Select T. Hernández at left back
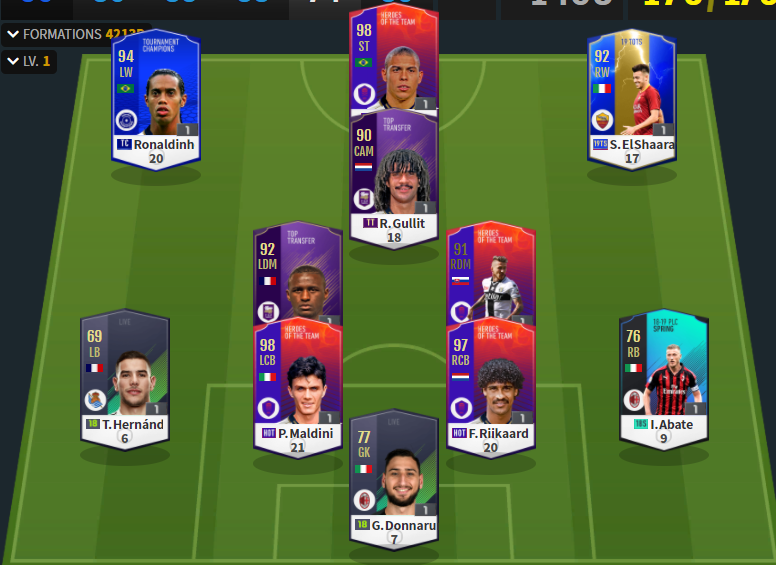Screen dimensions: 776x565 point(125,380)
